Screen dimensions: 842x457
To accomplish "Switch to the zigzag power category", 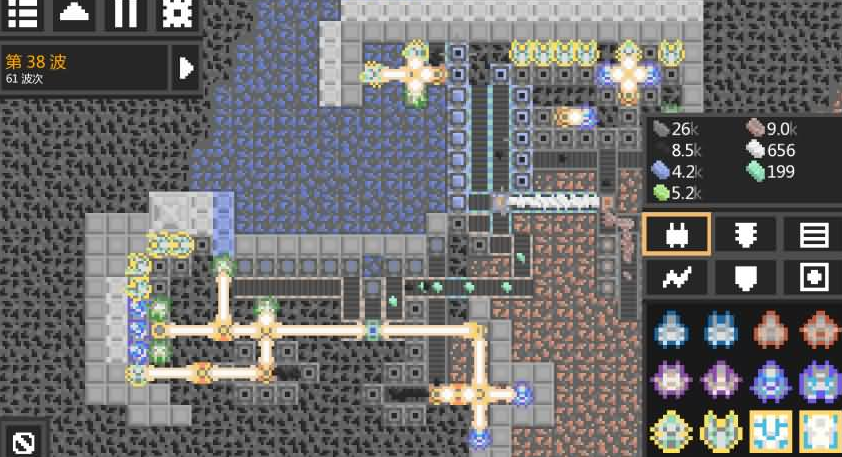I will [x=677, y=277].
